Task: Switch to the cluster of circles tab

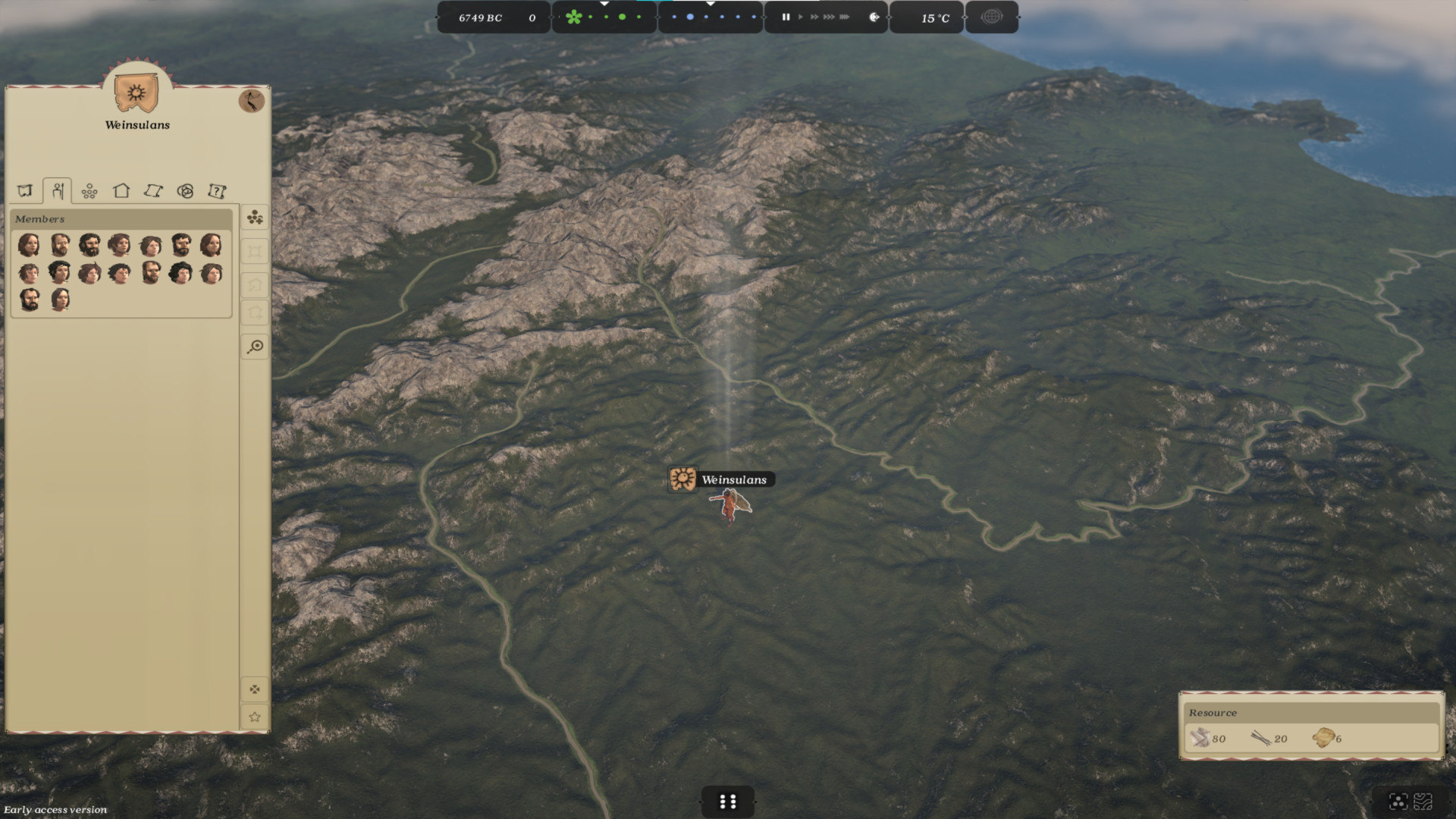Action: [x=89, y=191]
